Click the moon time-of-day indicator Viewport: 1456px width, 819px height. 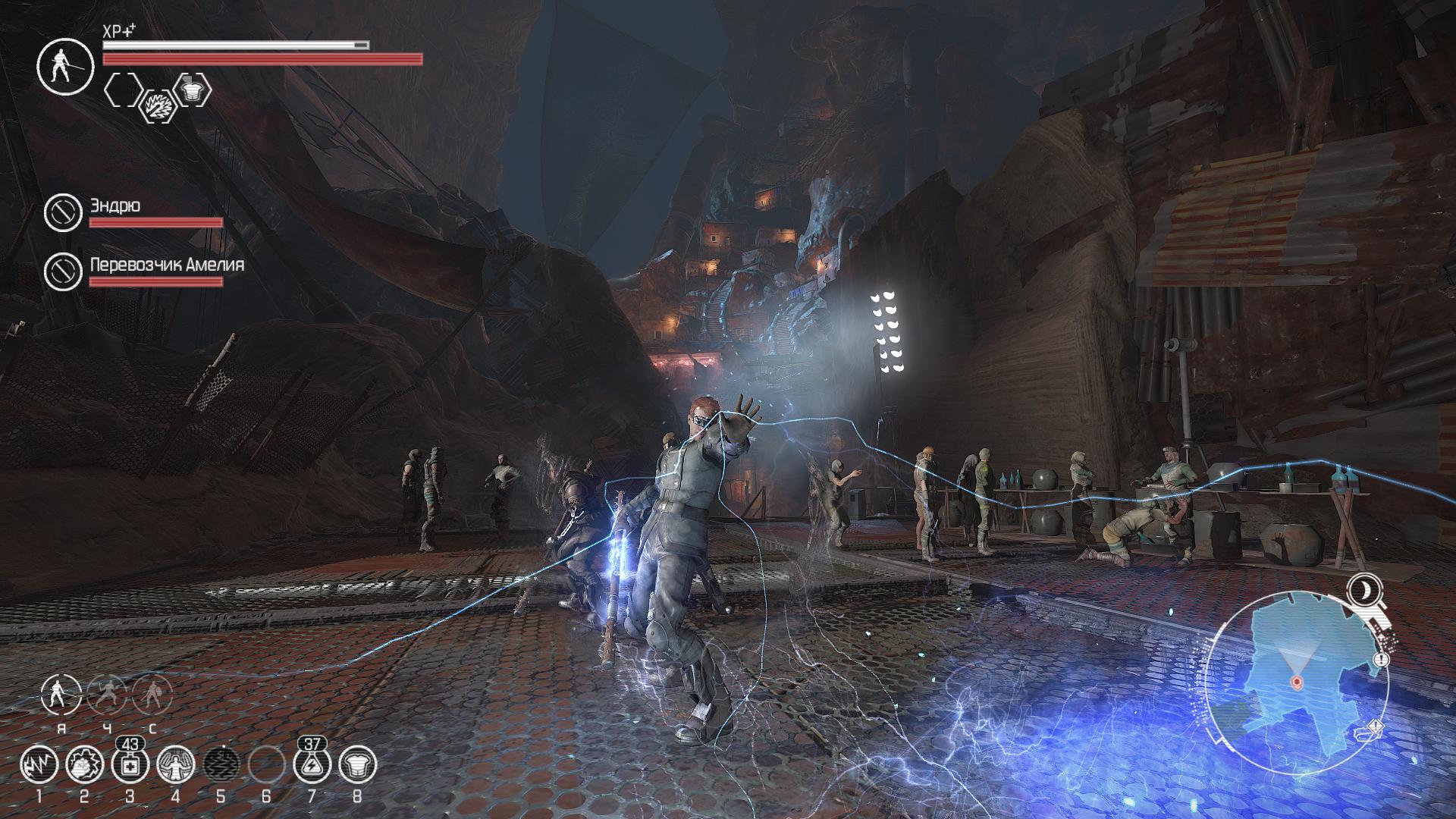point(1365,589)
